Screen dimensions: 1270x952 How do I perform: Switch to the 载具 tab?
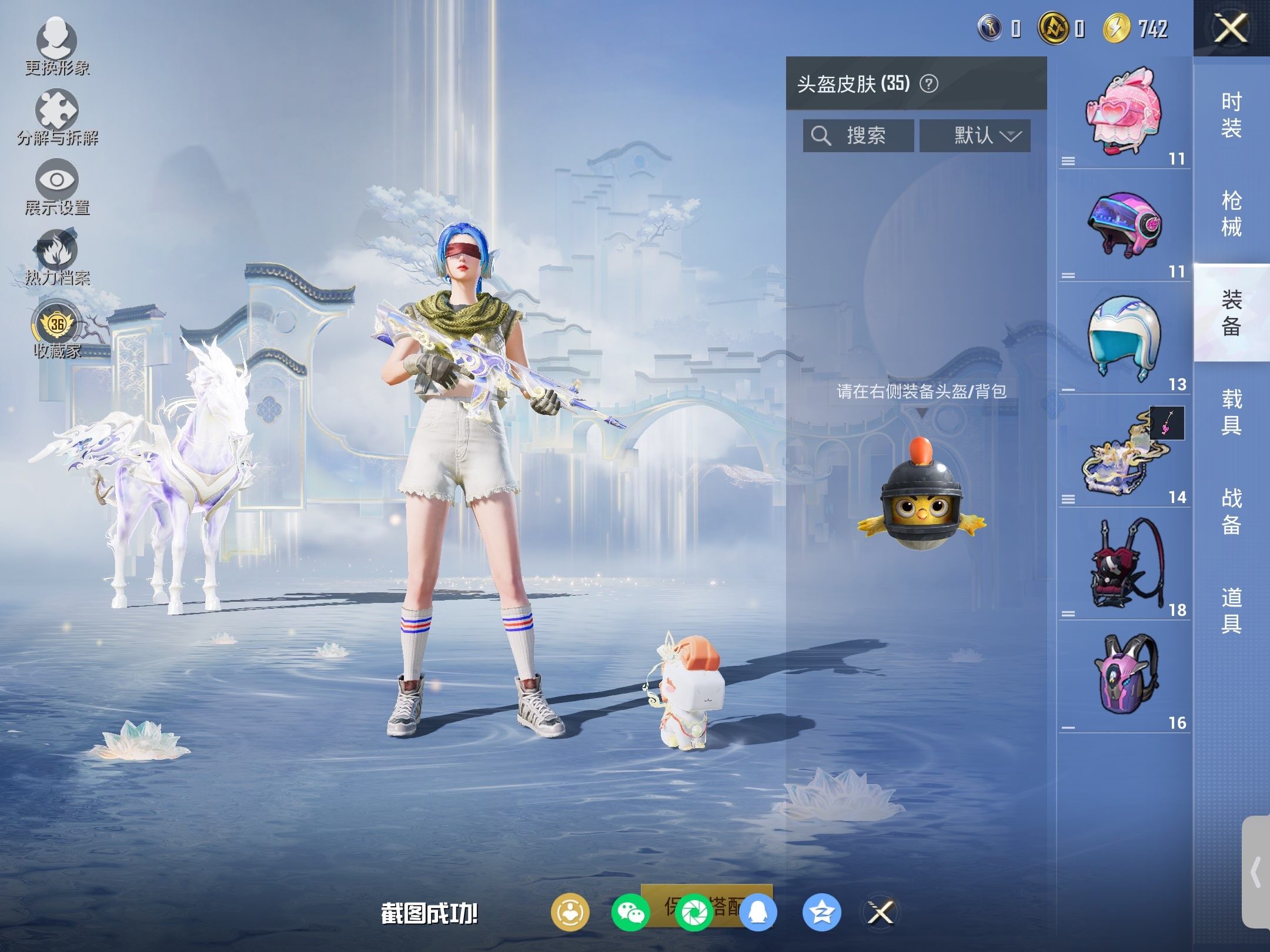(1231, 412)
